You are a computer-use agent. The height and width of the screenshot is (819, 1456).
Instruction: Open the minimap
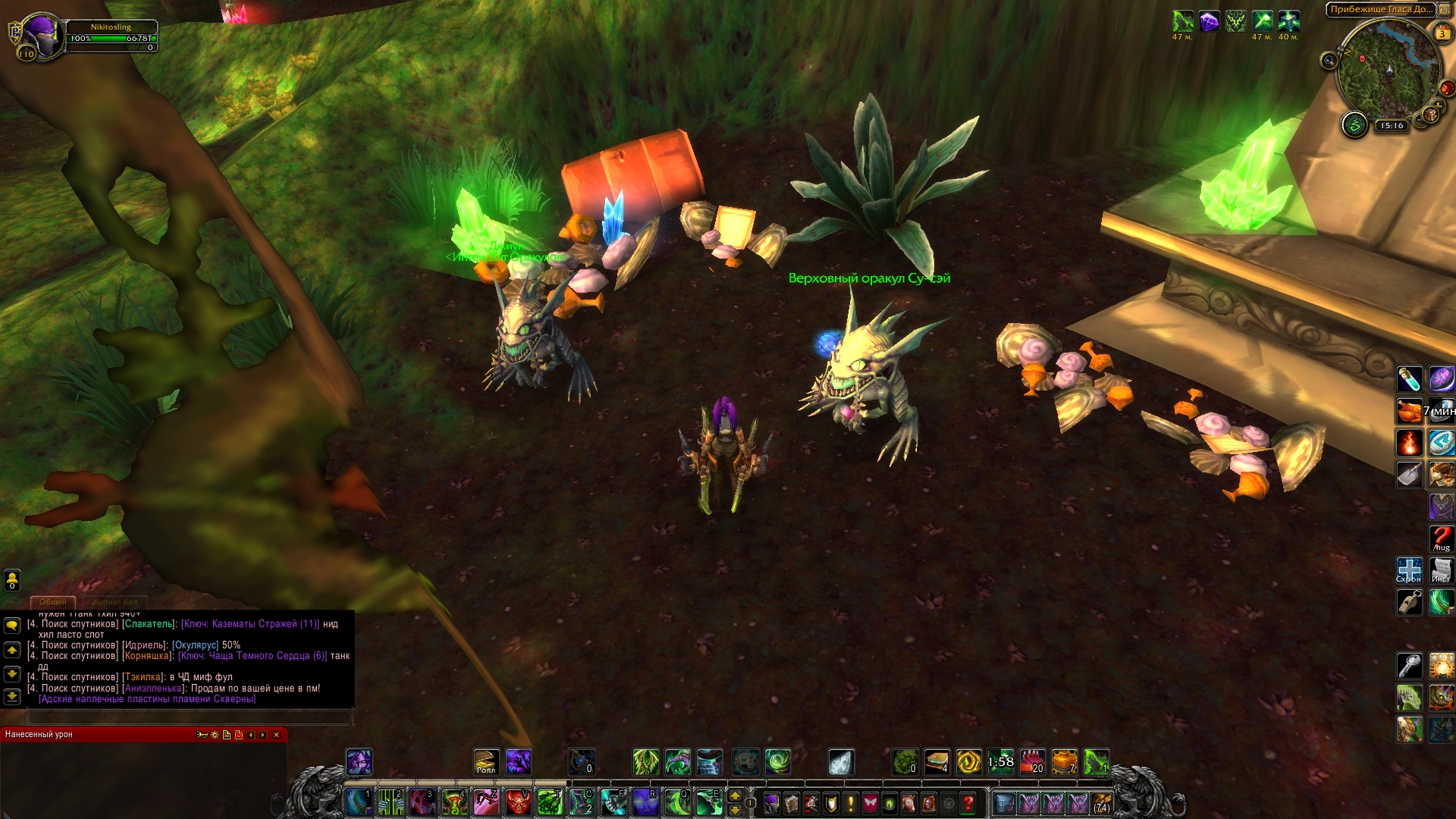tap(1389, 72)
